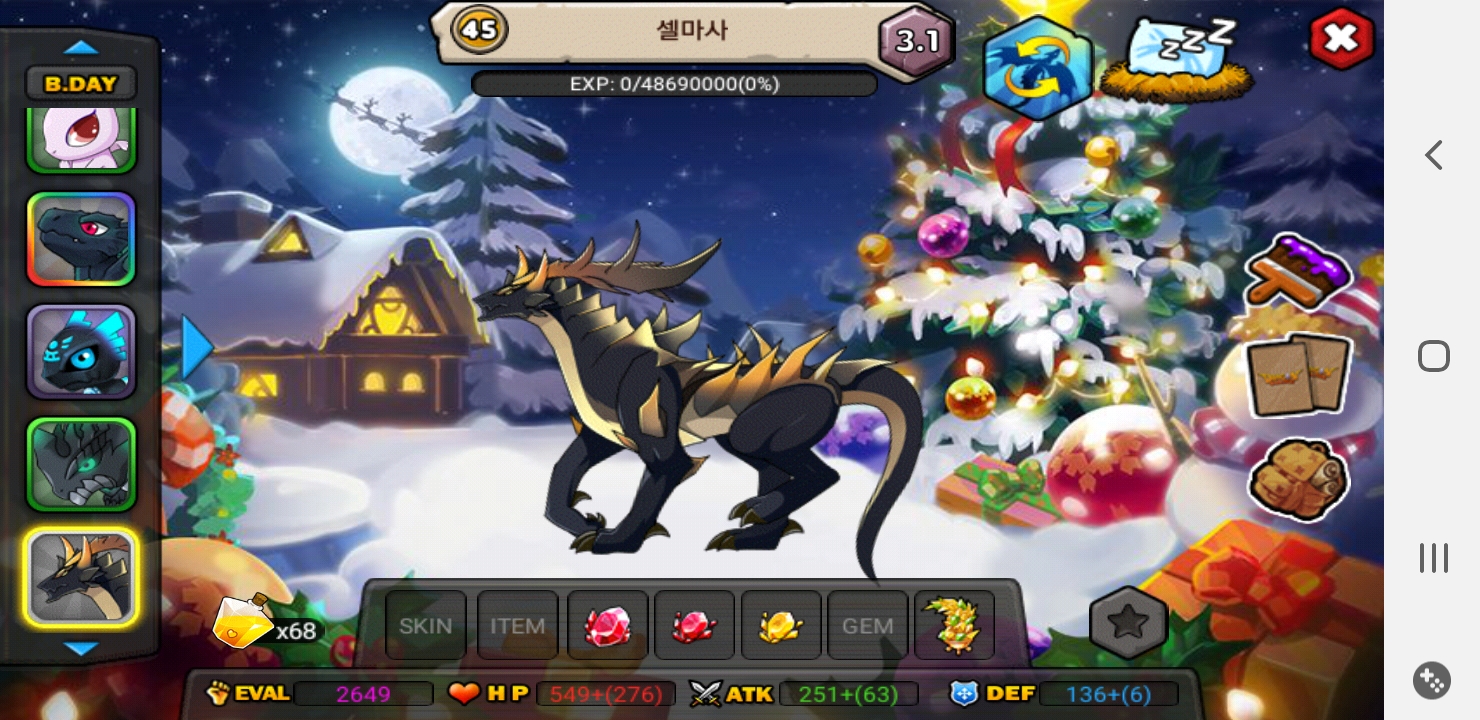Open the brown cookie sack icon
Screen dimensions: 1480x720
(x=1299, y=479)
